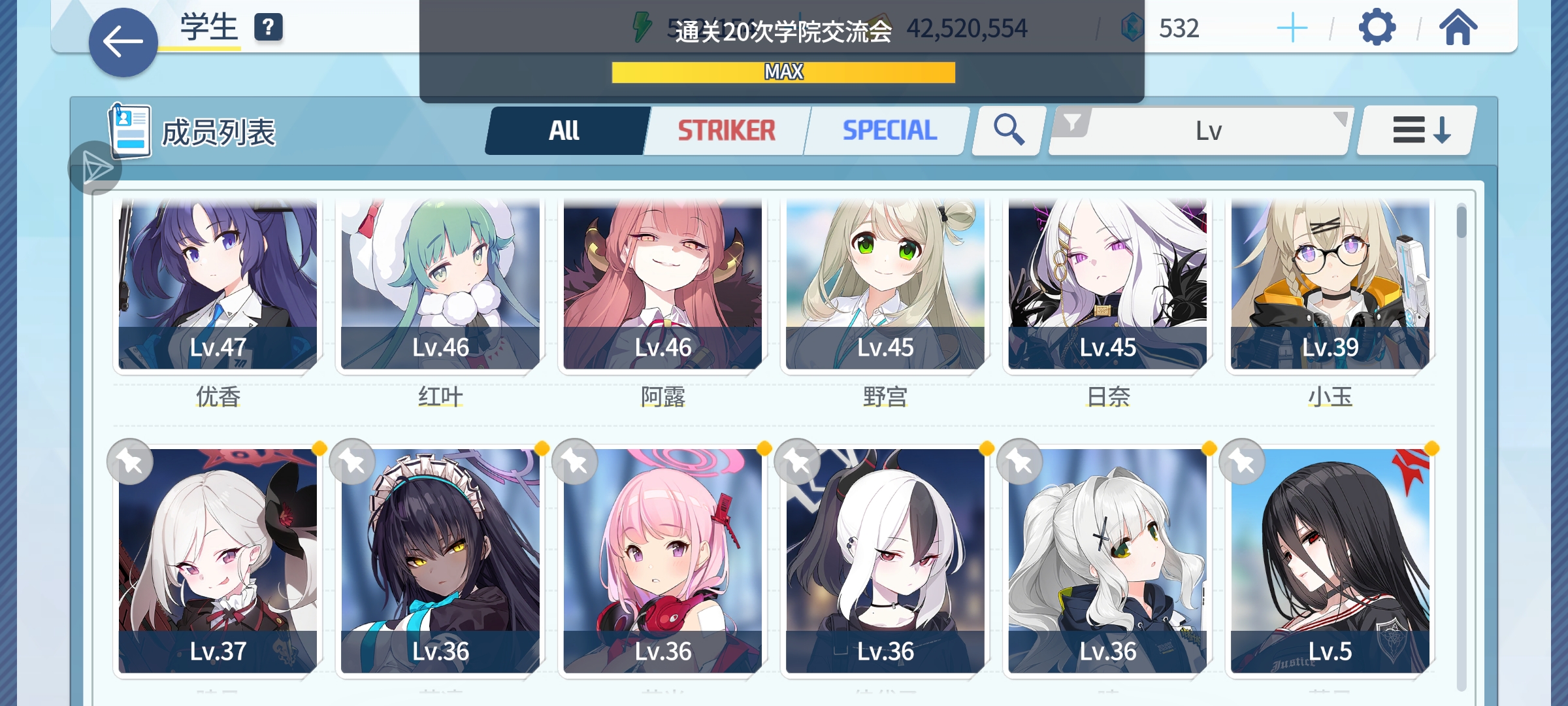Switch to the STRIKER tab
Viewport: 1568px width, 706px height.
[x=726, y=130]
